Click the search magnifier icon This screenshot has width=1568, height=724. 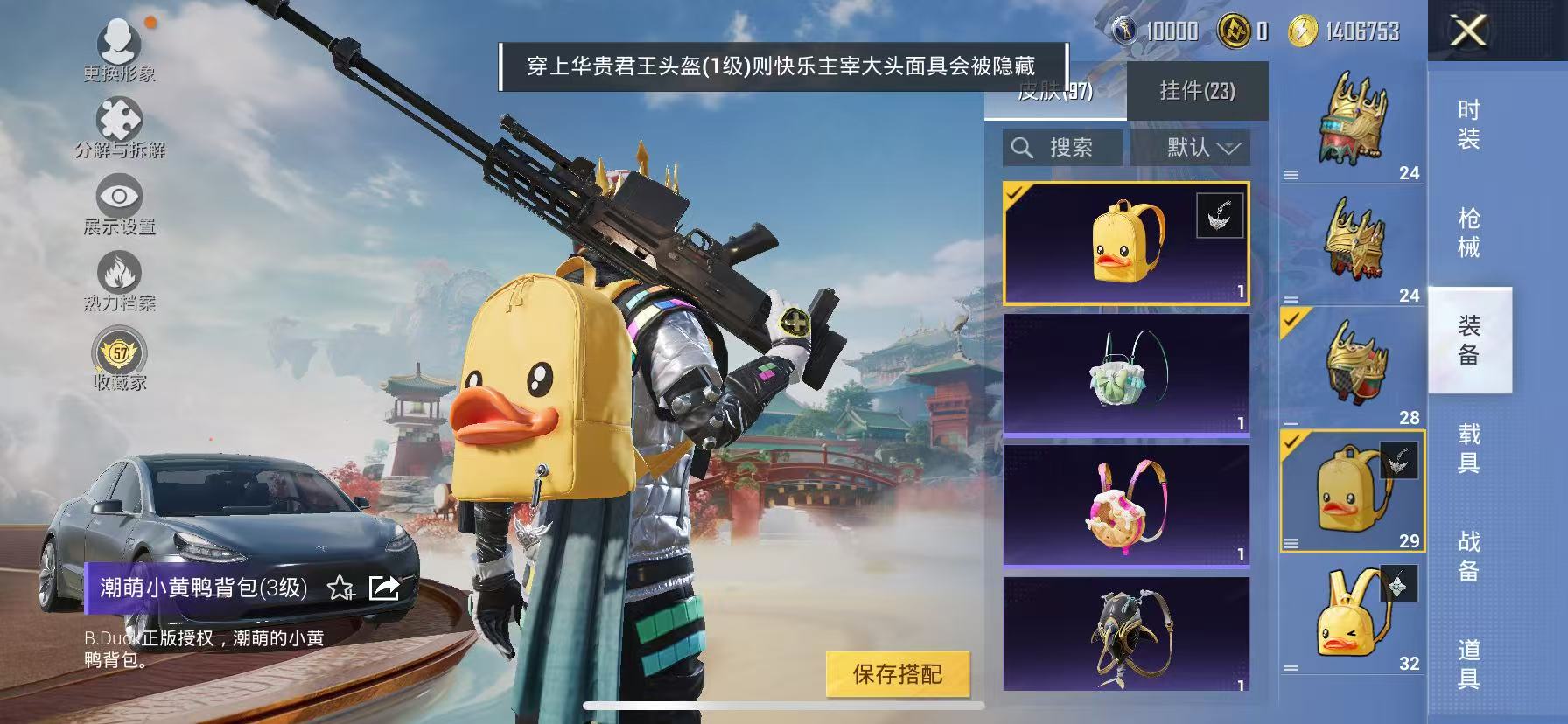1022,148
